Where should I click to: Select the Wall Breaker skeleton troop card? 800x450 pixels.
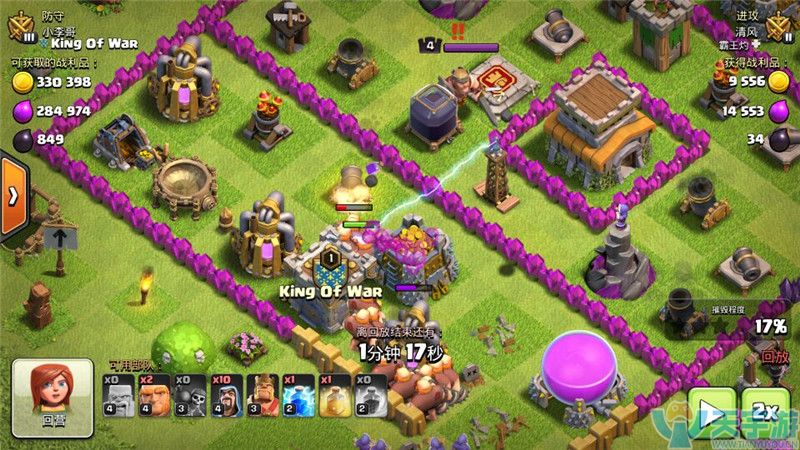click(x=188, y=394)
